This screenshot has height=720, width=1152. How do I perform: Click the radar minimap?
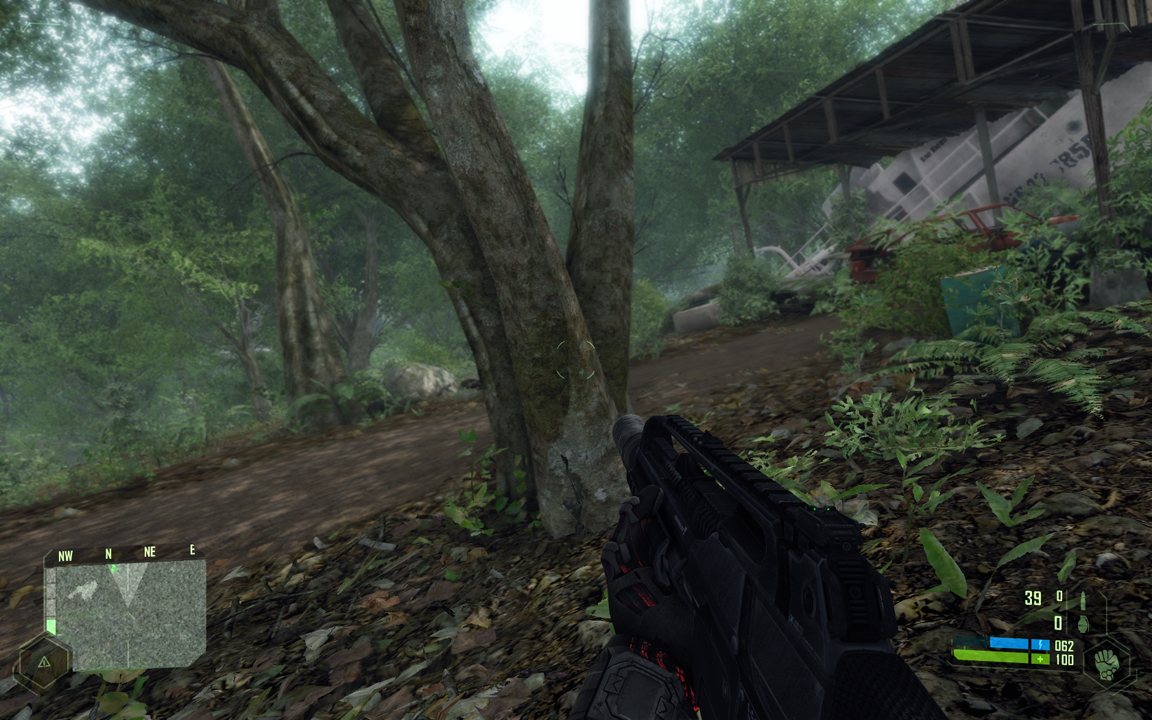pos(127,613)
